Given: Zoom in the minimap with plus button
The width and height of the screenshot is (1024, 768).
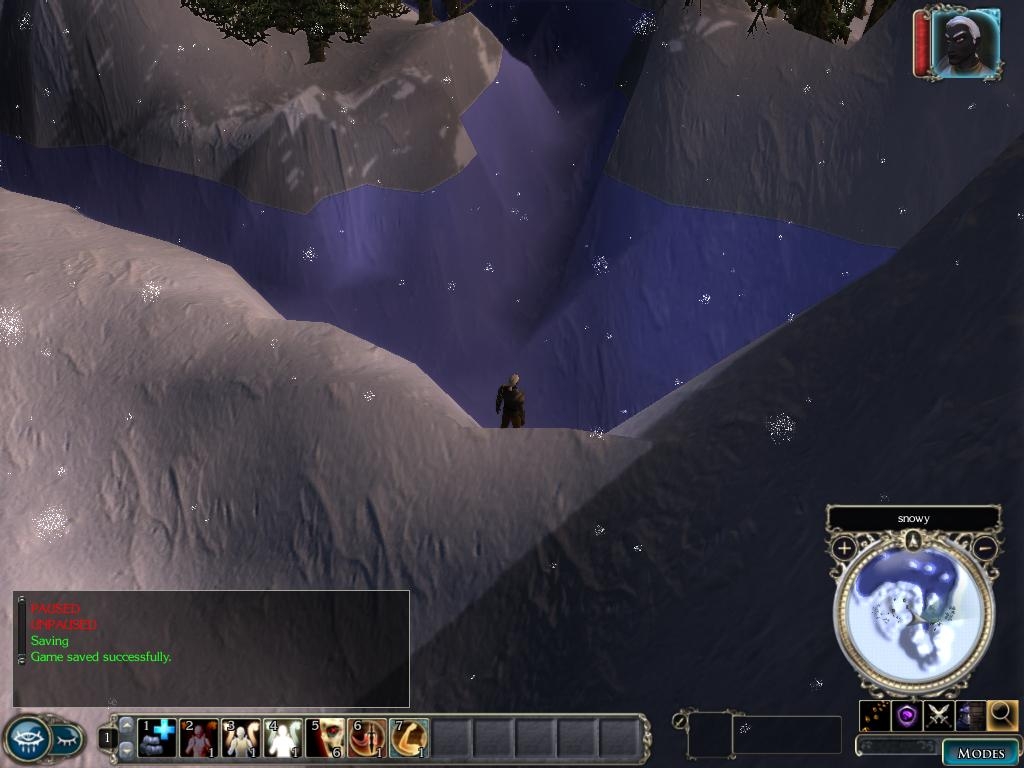Looking at the screenshot, I should click(x=844, y=548).
